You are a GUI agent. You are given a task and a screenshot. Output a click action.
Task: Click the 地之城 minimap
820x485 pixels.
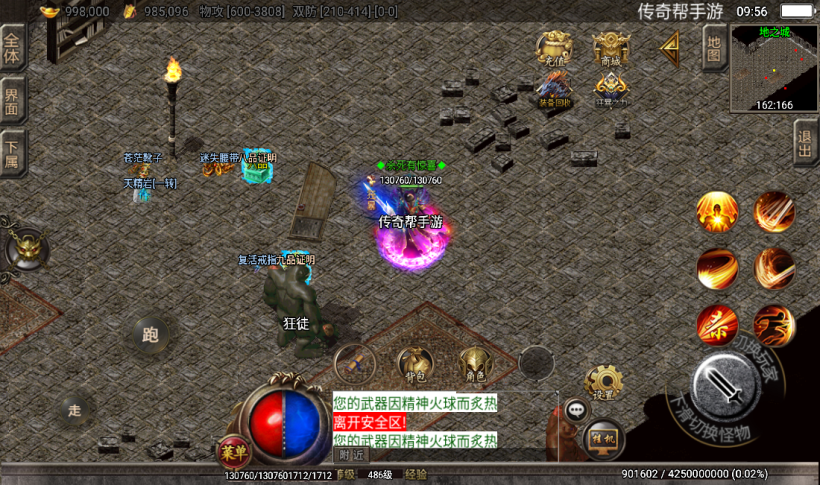pos(775,68)
